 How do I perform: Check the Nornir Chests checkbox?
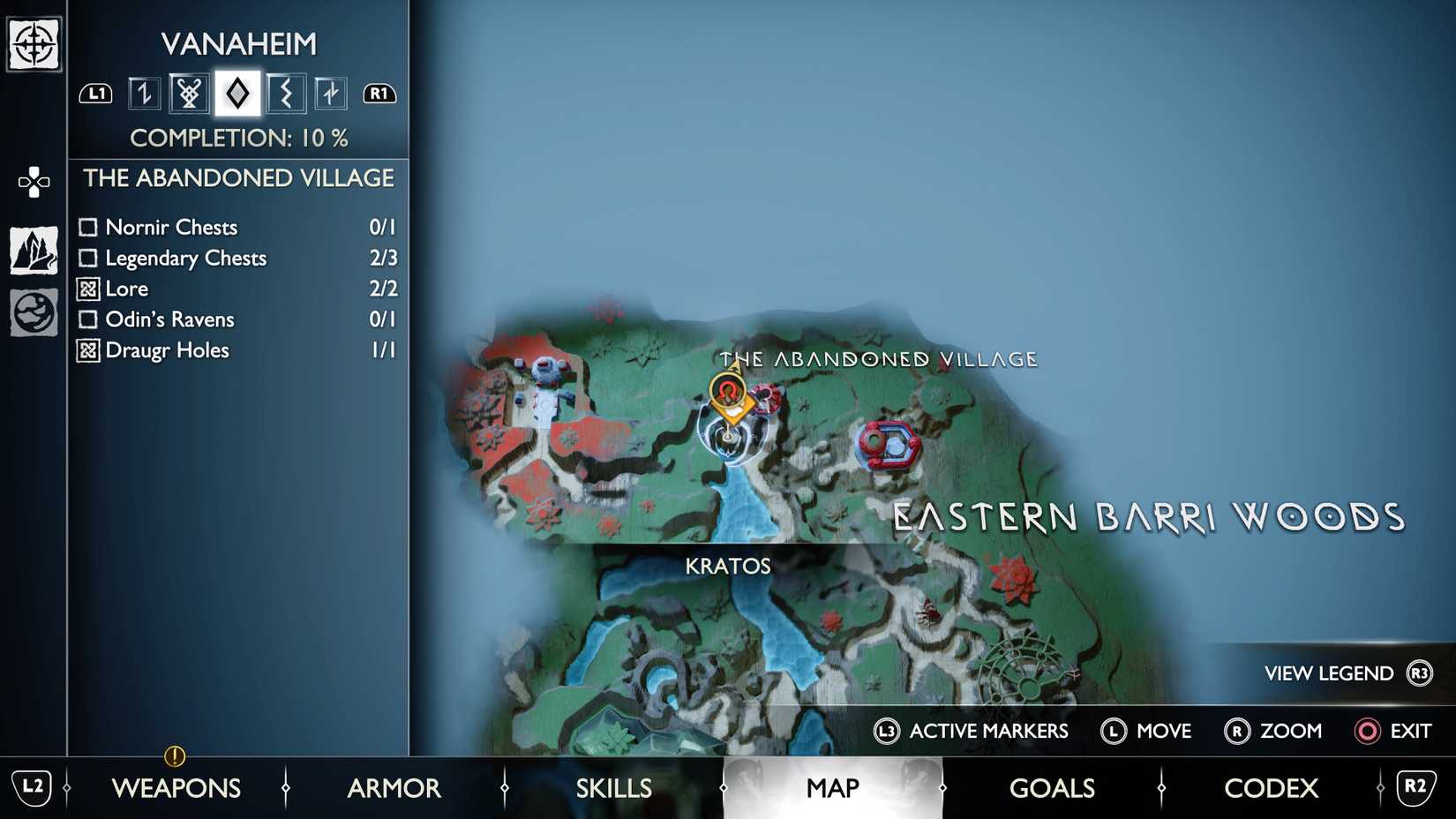pyautogui.click(x=87, y=227)
